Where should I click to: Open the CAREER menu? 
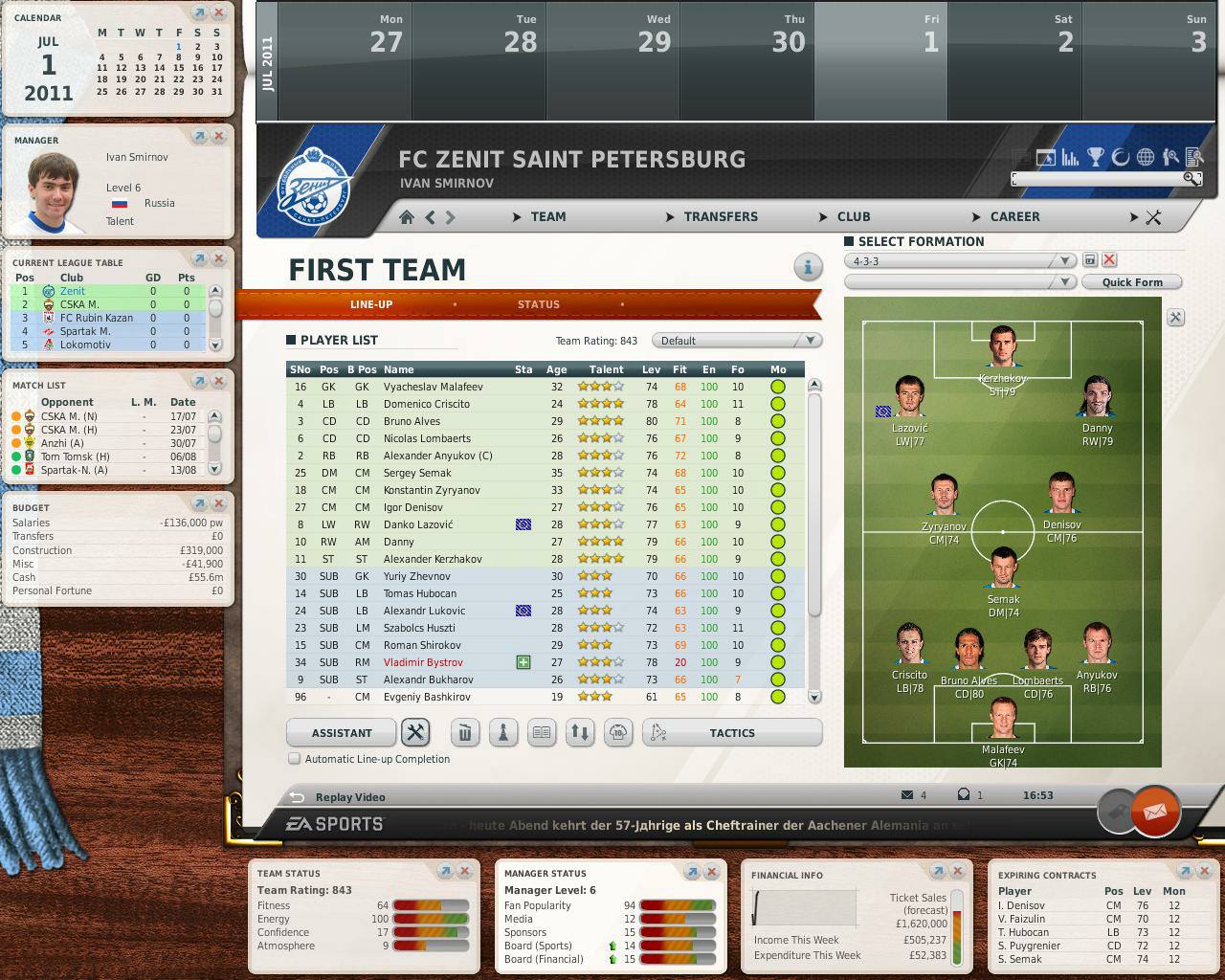click(x=1013, y=217)
